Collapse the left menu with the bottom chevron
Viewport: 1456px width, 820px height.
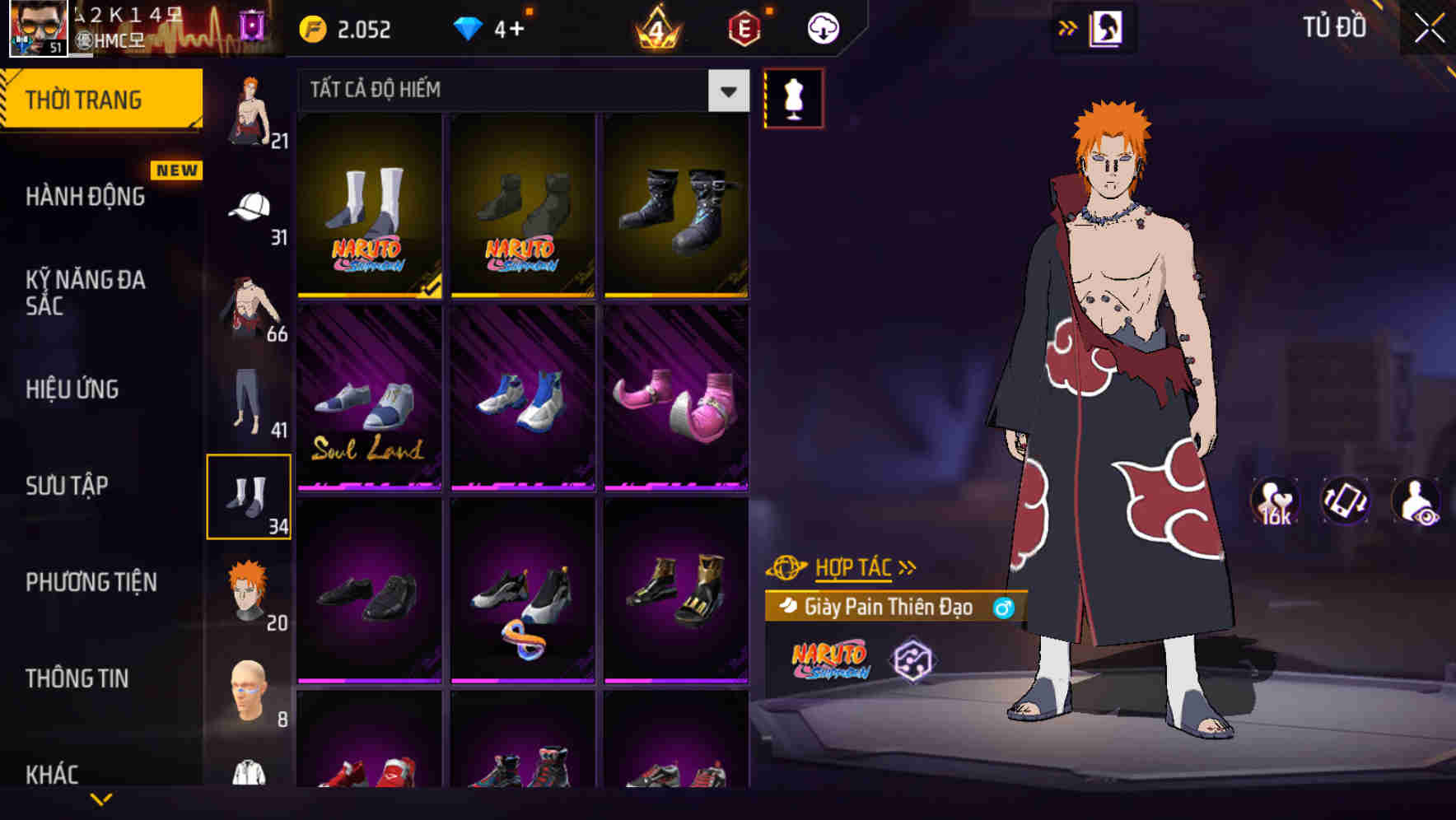[x=101, y=797]
